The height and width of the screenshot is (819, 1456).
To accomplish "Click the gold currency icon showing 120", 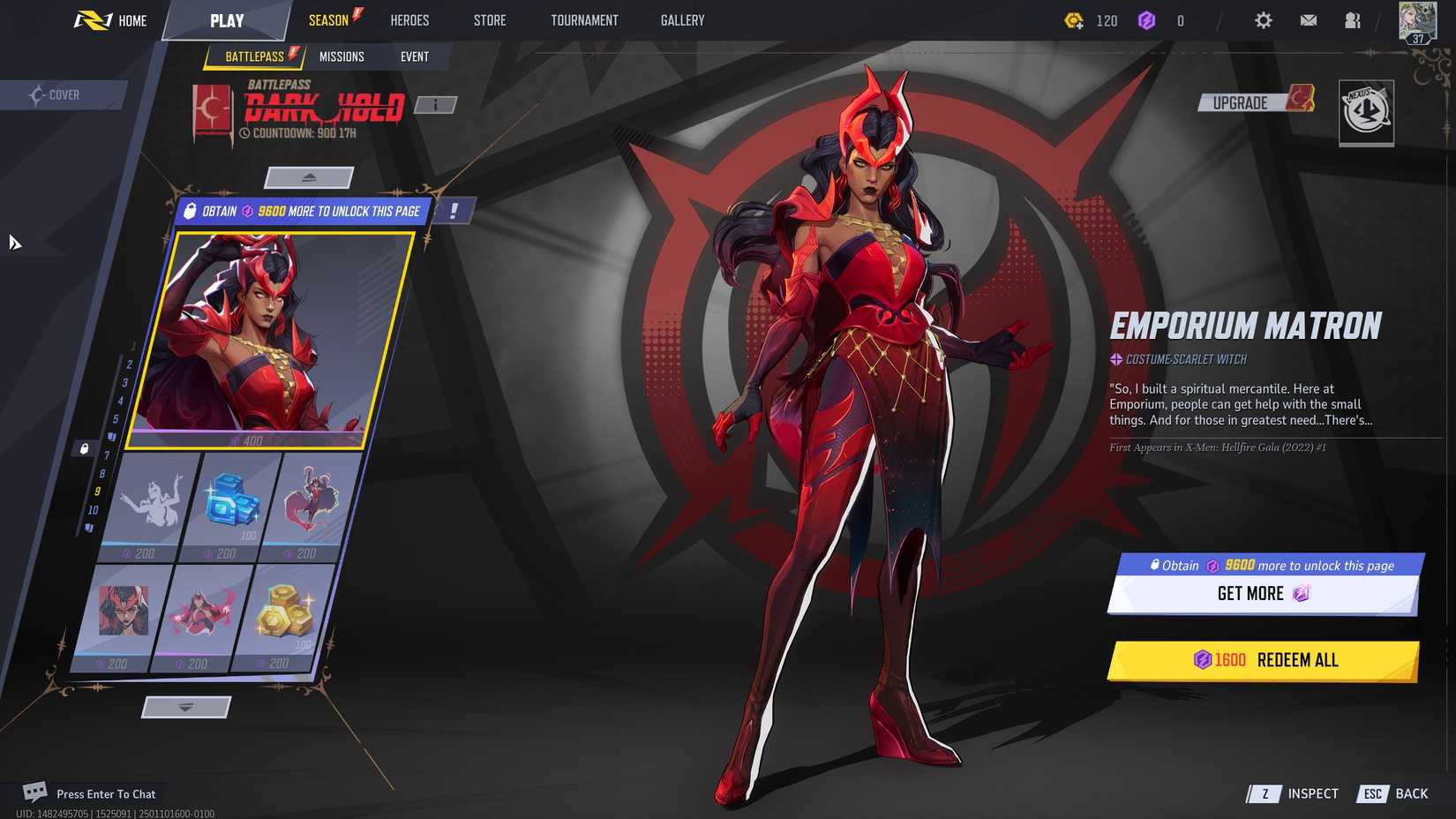I will 1076,20.
